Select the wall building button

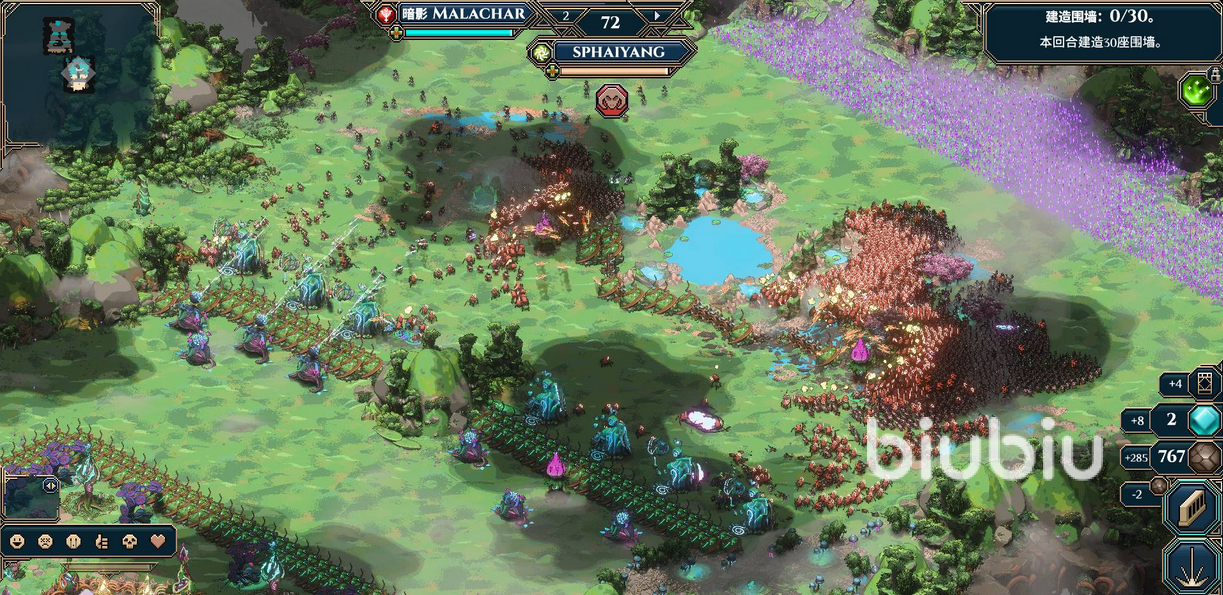point(1192,507)
